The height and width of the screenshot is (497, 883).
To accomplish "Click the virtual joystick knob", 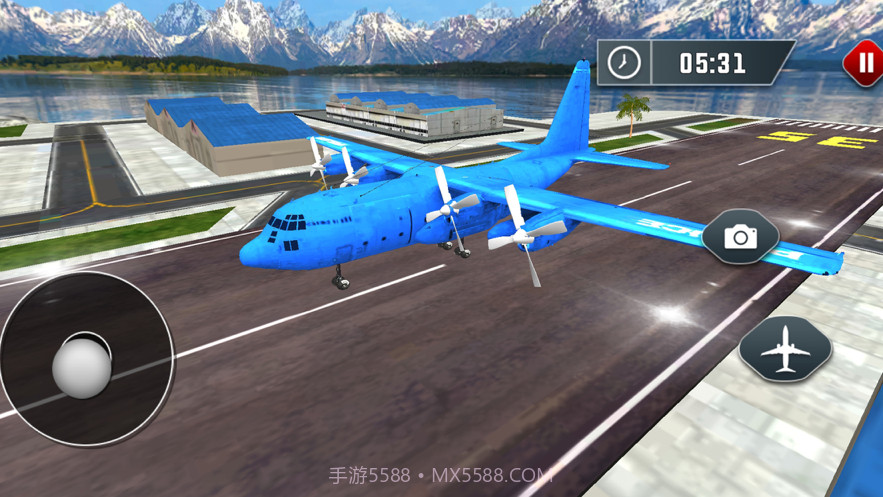I will 82,366.
